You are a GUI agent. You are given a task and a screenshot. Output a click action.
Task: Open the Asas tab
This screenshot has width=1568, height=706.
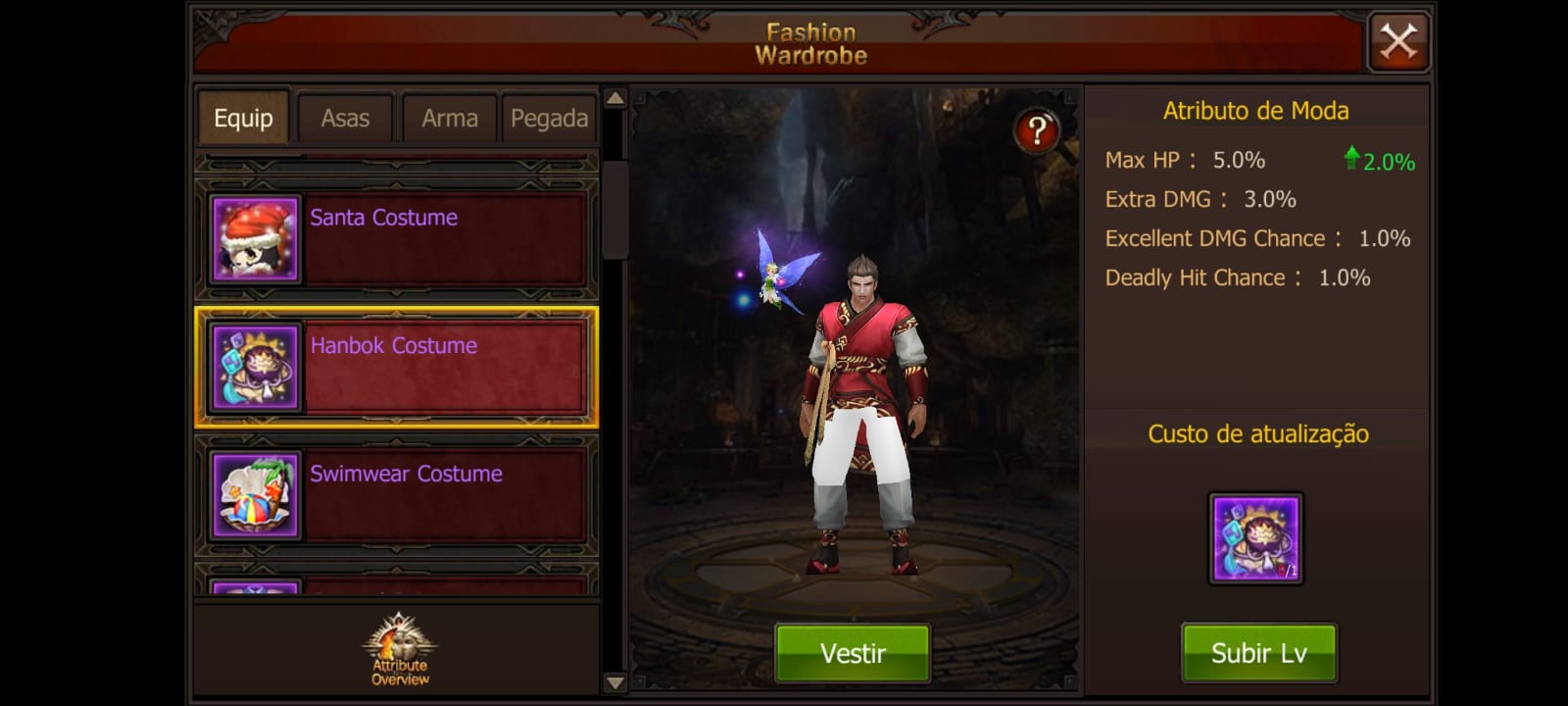pyautogui.click(x=345, y=119)
